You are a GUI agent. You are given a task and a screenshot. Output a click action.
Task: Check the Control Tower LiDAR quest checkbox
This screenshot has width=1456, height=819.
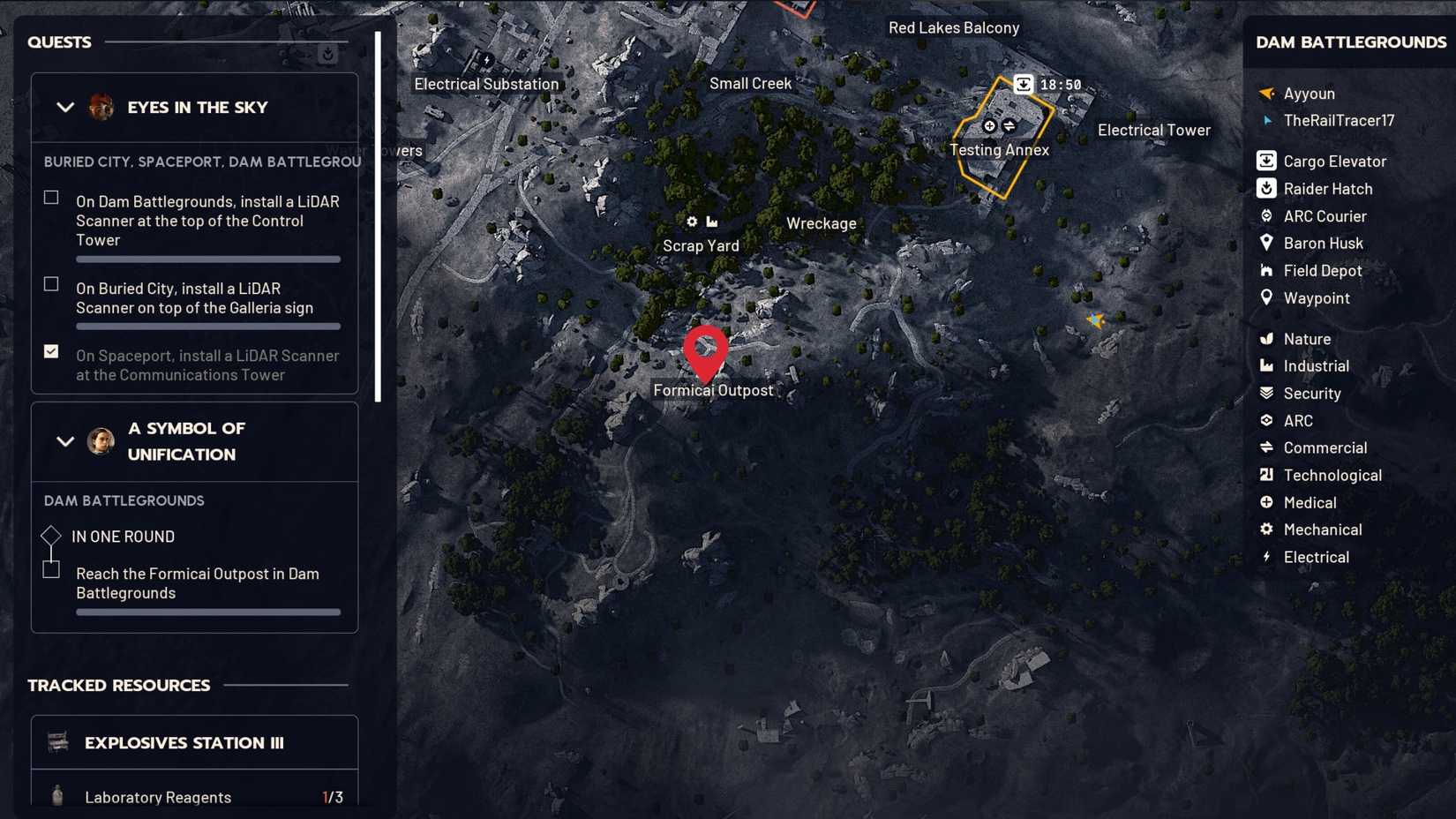50,197
